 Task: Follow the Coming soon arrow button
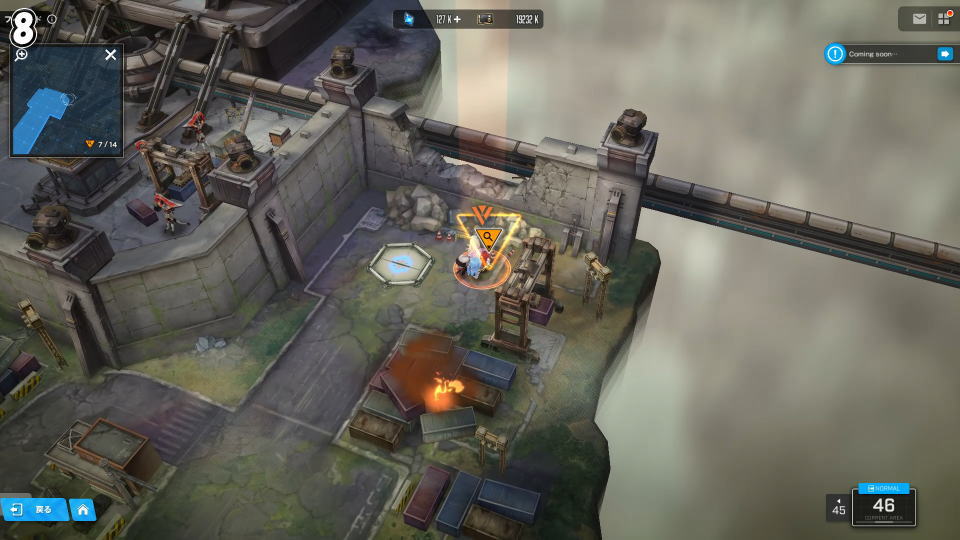point(944,54)
